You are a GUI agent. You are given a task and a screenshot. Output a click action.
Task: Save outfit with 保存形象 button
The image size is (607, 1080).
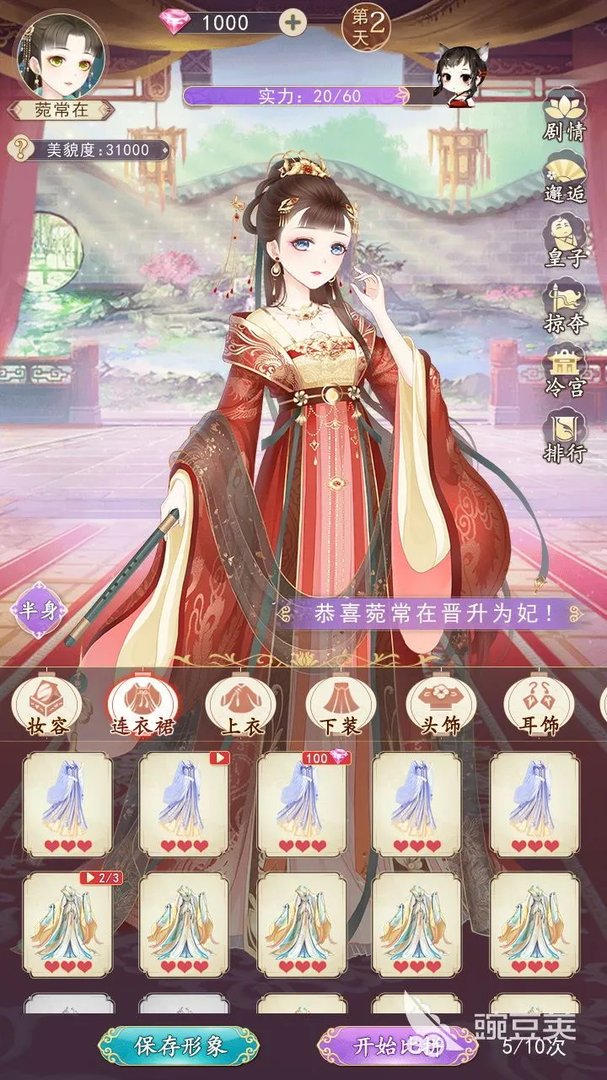click(x=180, y=1046)
